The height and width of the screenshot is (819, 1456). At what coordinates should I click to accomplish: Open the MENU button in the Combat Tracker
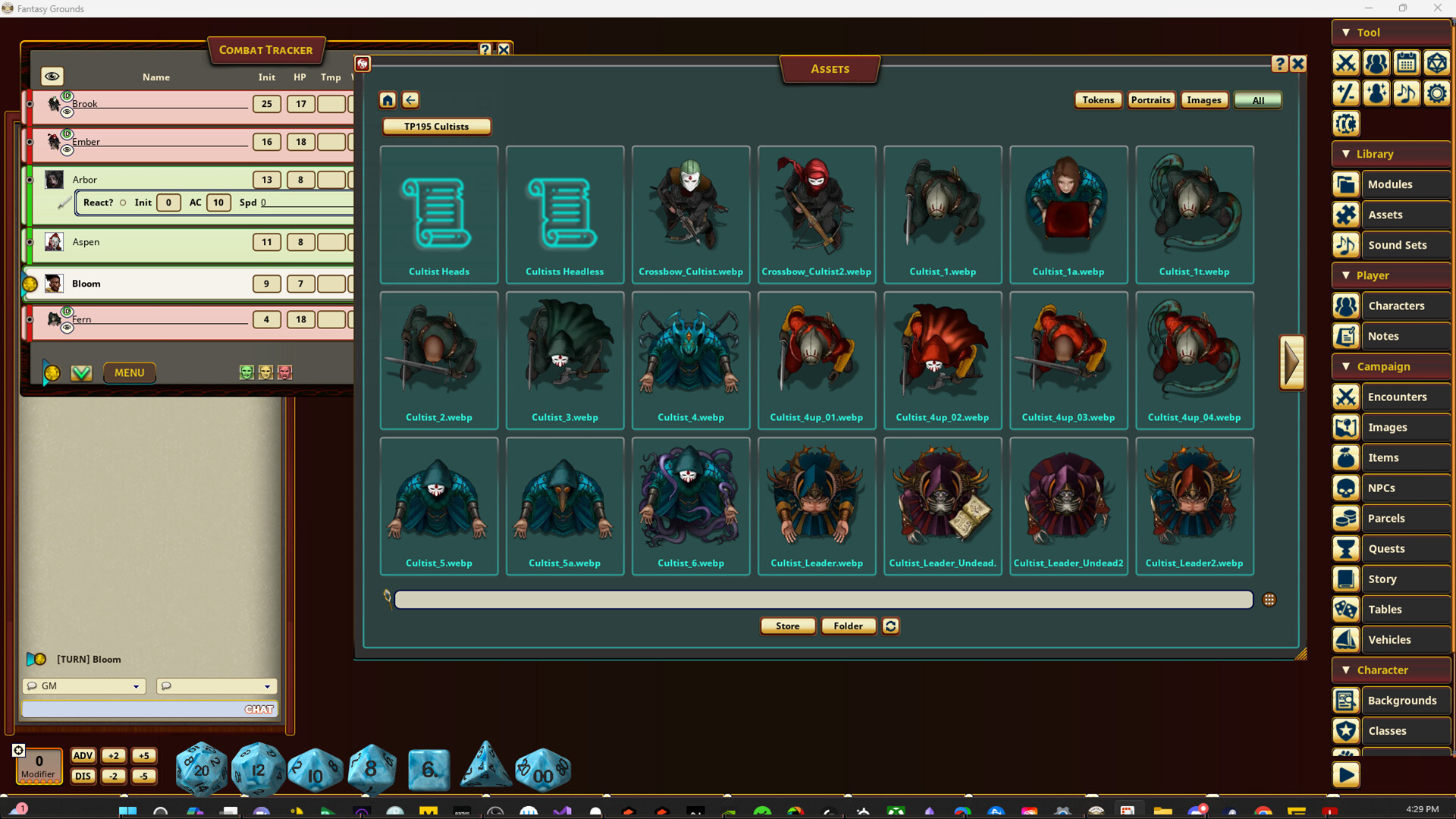[129, 372]
